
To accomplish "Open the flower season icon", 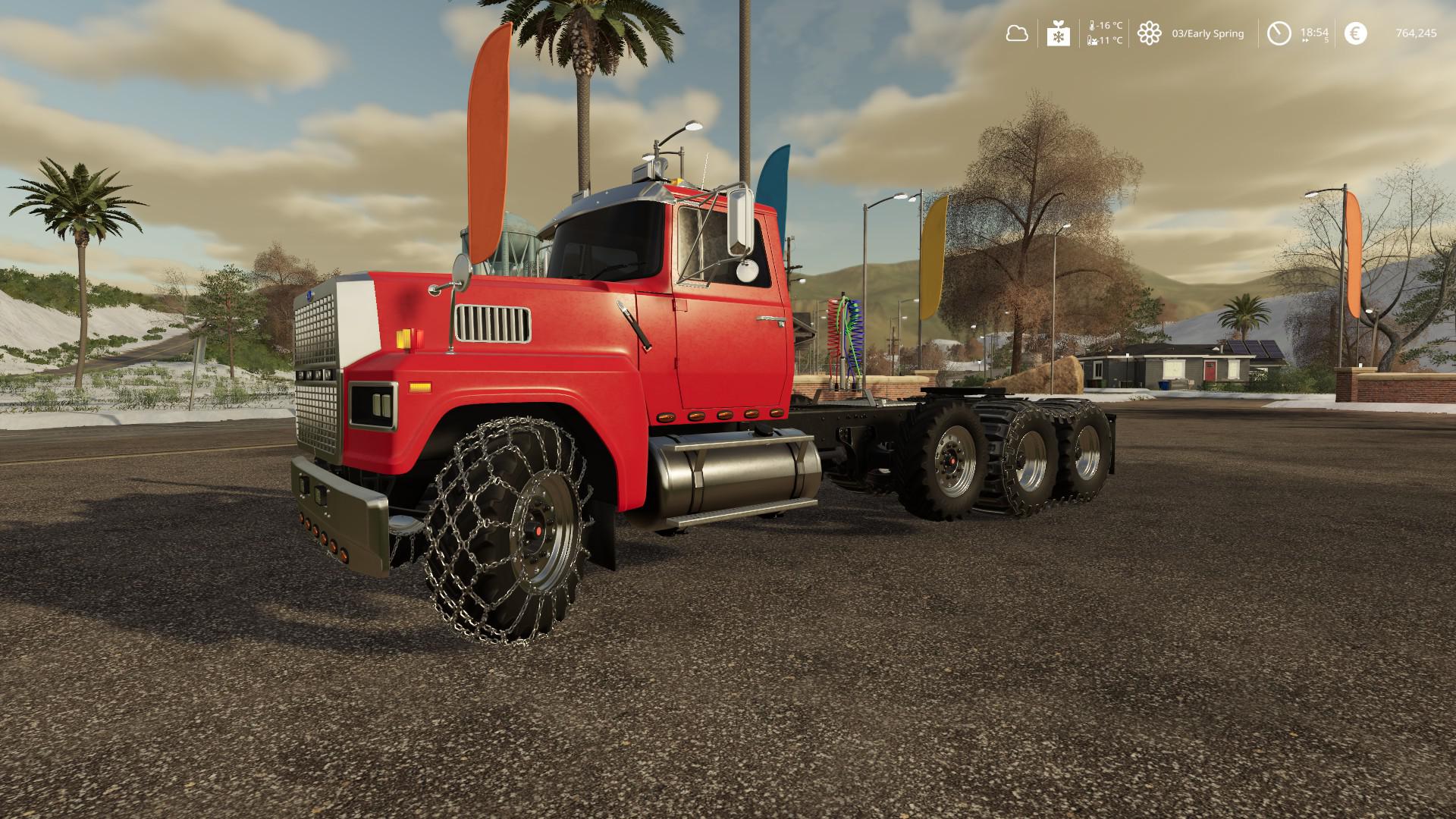I will coord(1150,33).
